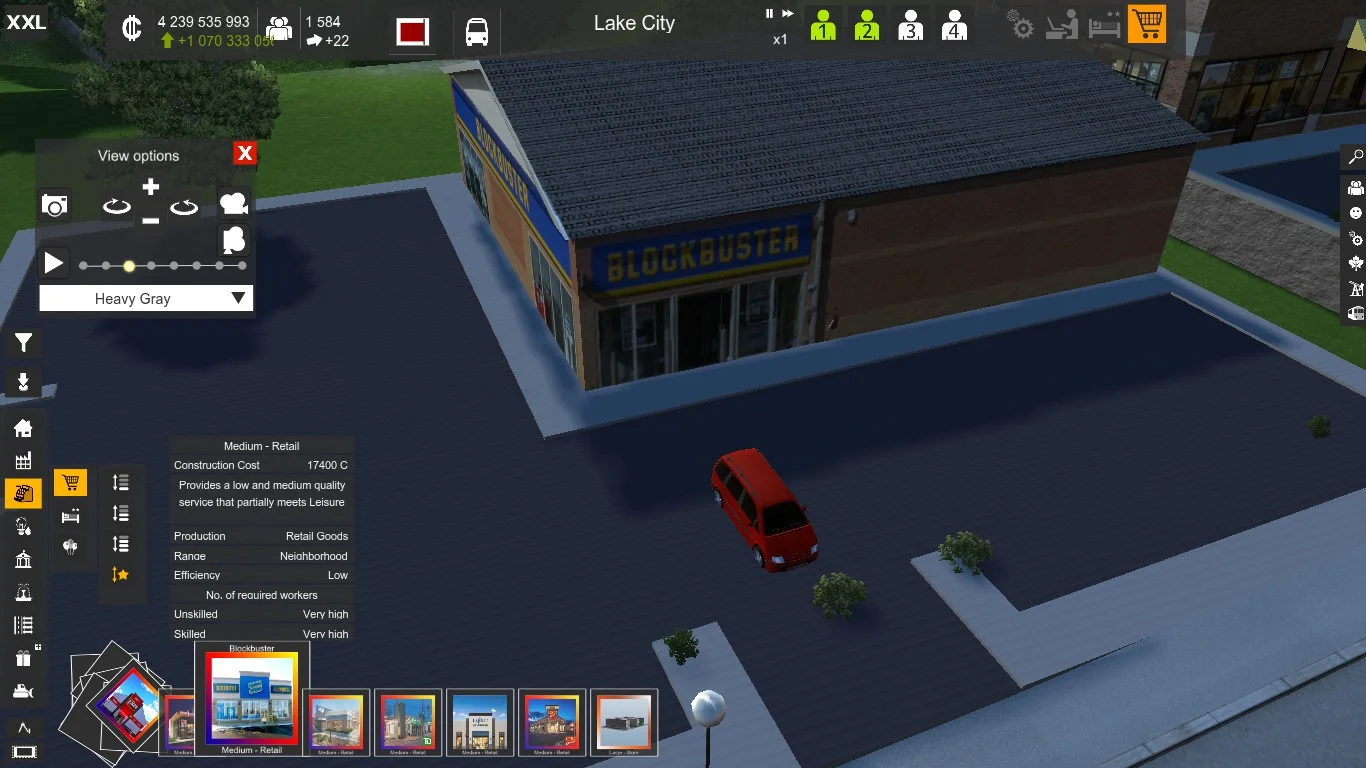Select the industry factory build category

23,460
